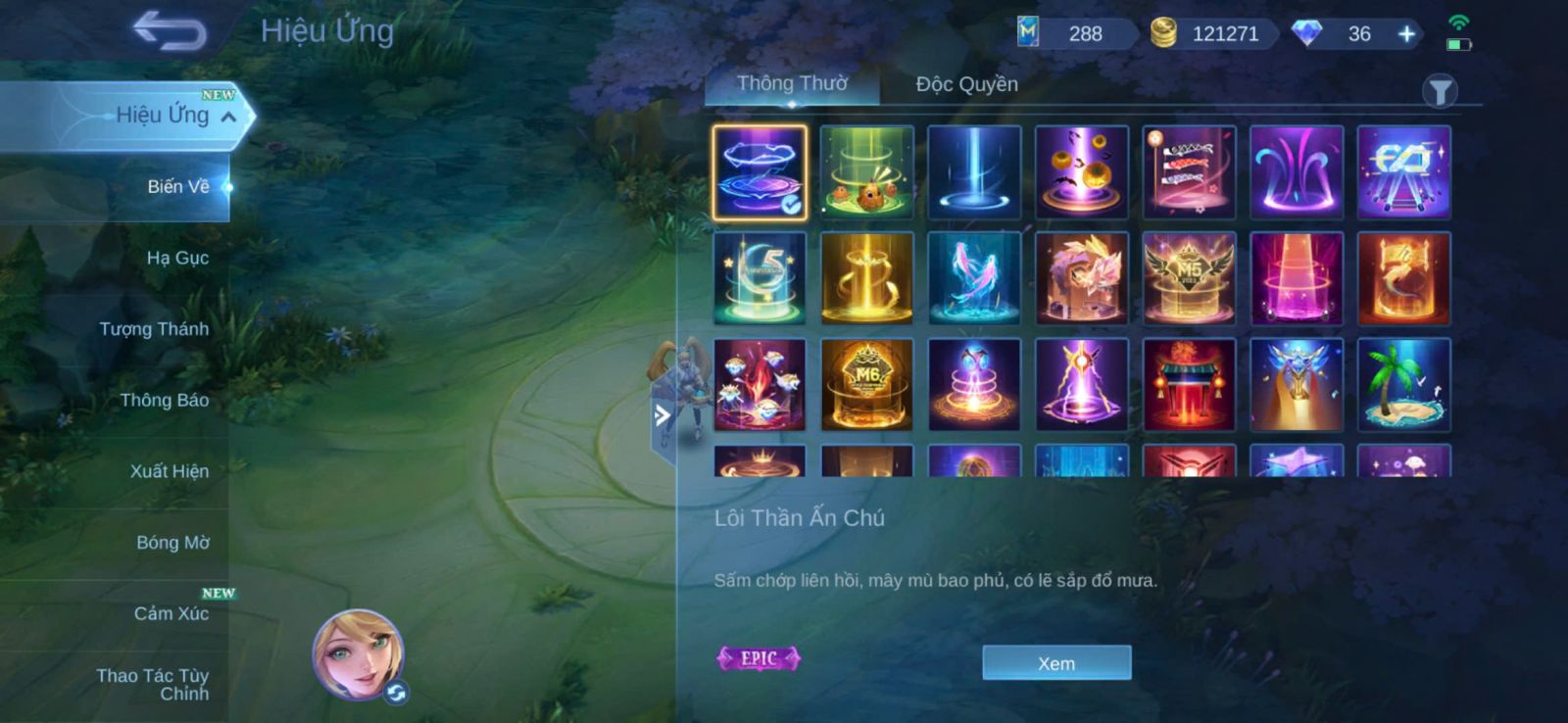The height and width of the screenshot is (723, 1568).
Task: Choose the M6 golden trophy effect
Action: point(866,385)
